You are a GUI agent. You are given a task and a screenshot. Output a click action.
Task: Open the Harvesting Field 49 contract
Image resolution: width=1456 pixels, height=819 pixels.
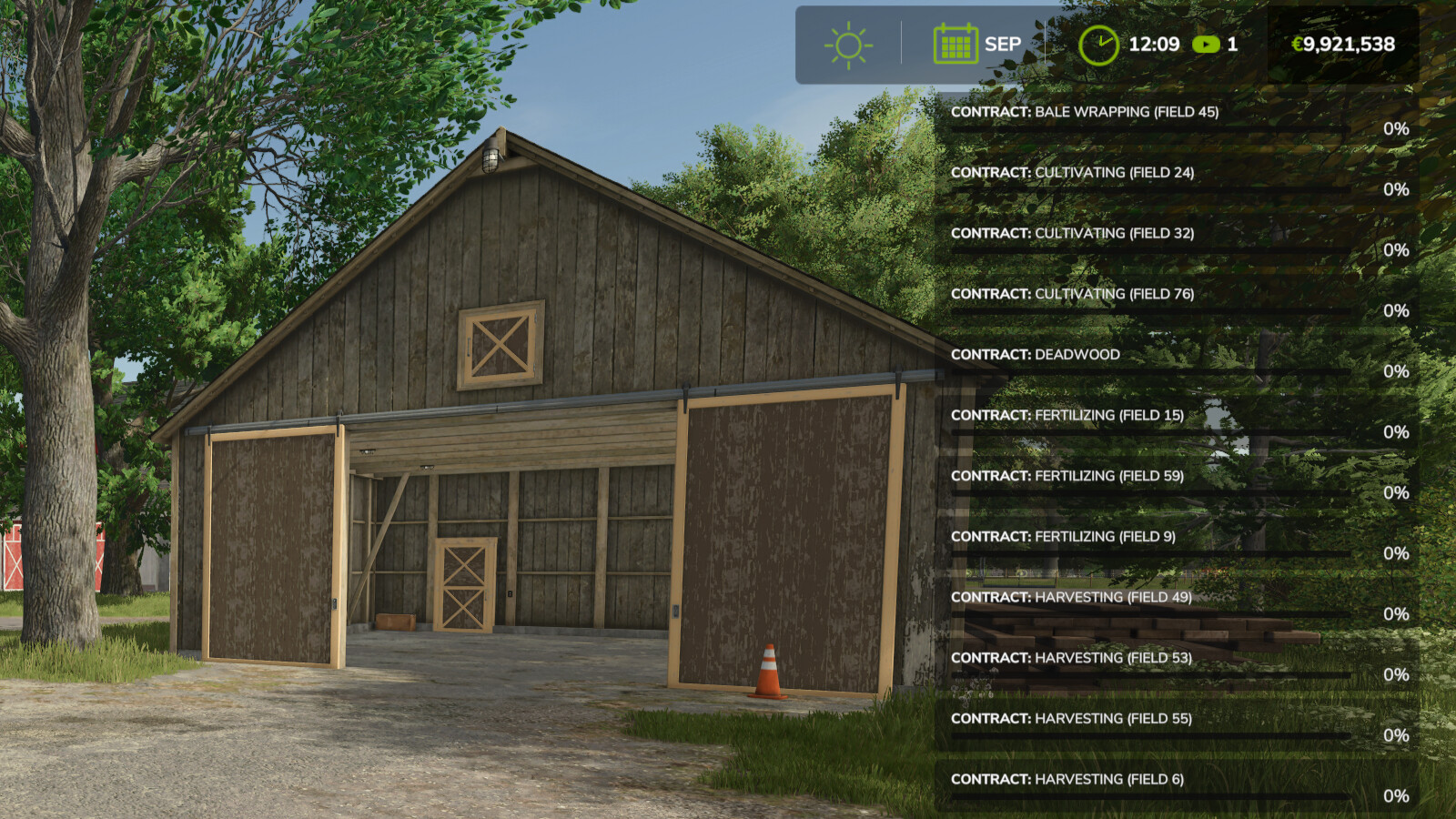coord(1071,598)
